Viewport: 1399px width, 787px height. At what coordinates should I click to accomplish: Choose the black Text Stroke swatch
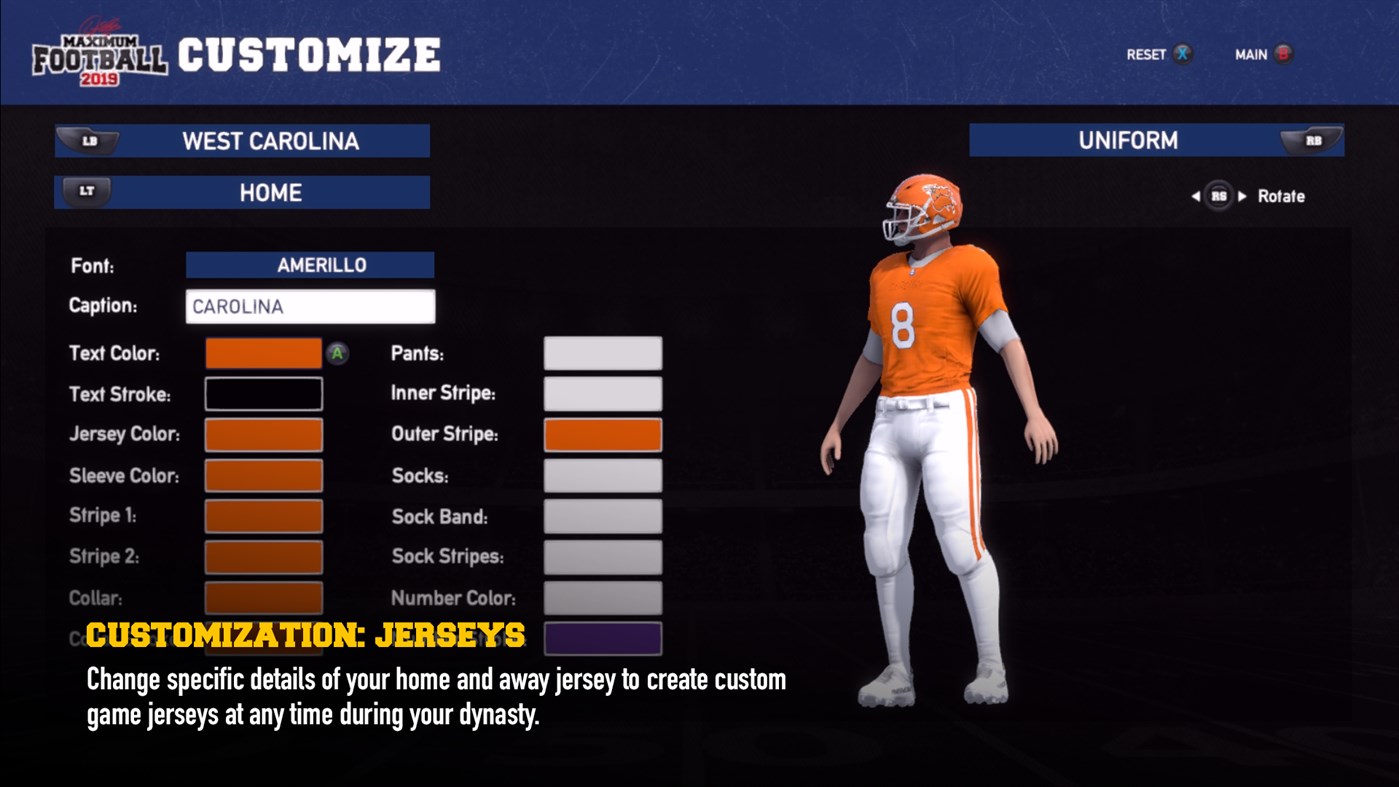pyautogui.click(x=263, y=394)
